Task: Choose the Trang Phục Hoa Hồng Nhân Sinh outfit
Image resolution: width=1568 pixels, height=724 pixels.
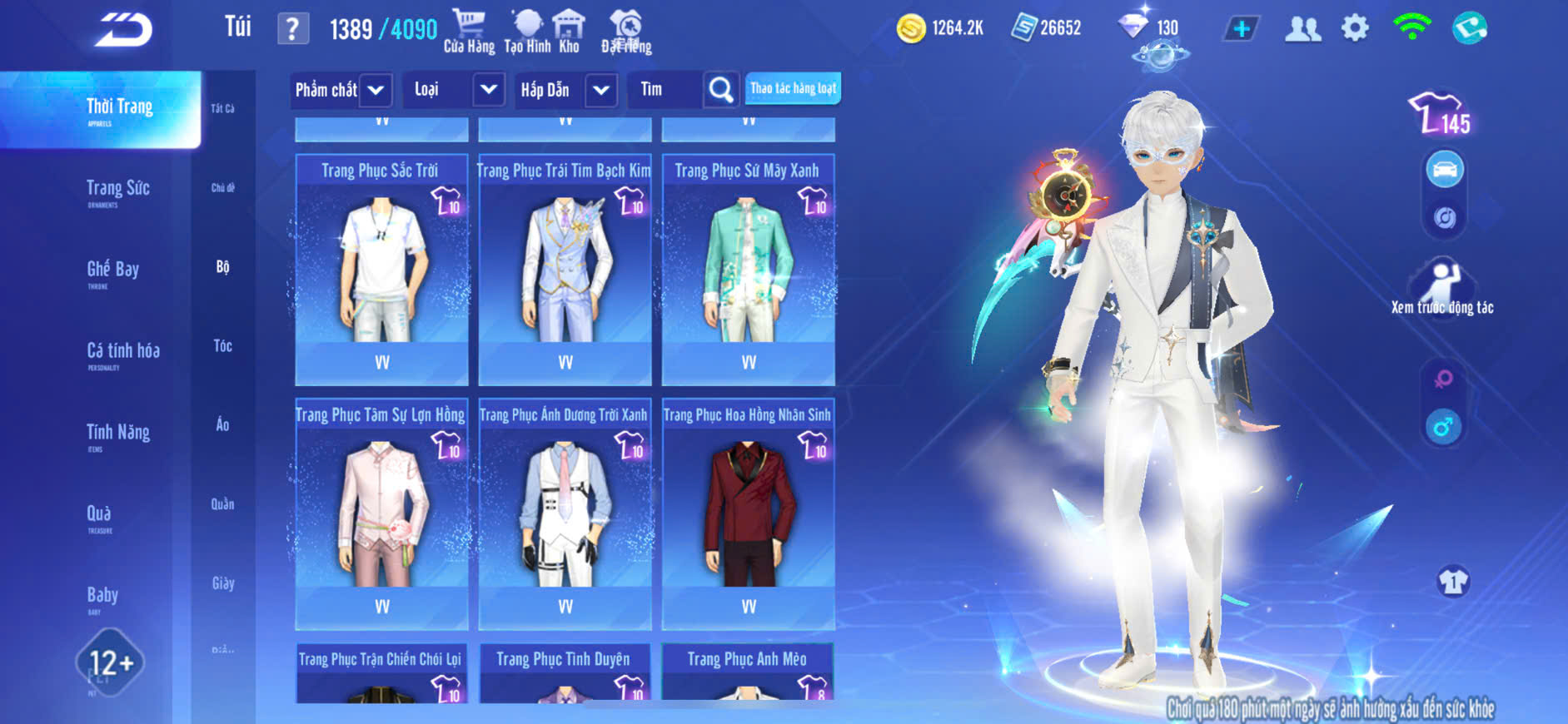Action: [748, 513]
